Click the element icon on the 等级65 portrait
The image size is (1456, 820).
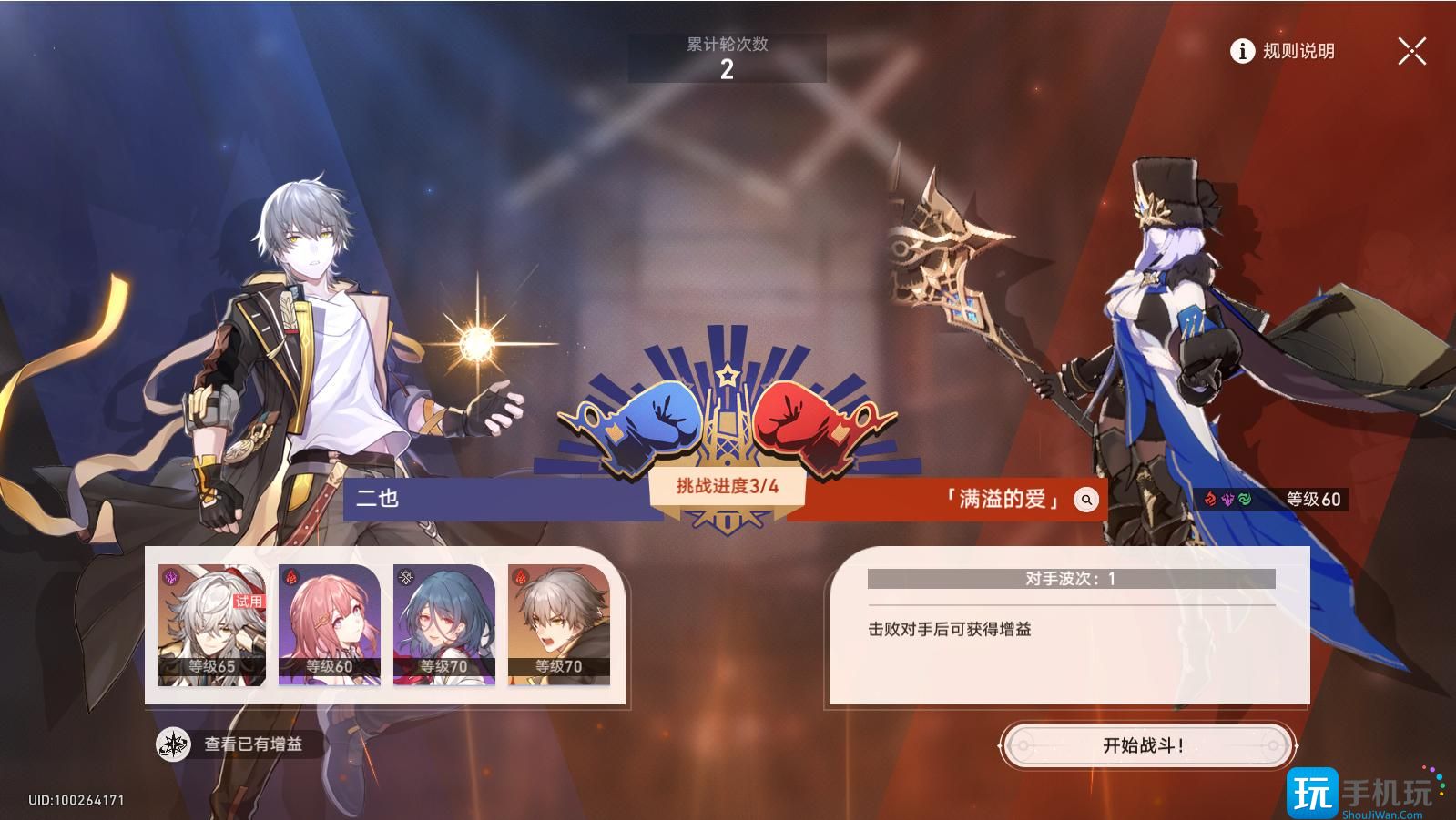coord(169,576)
